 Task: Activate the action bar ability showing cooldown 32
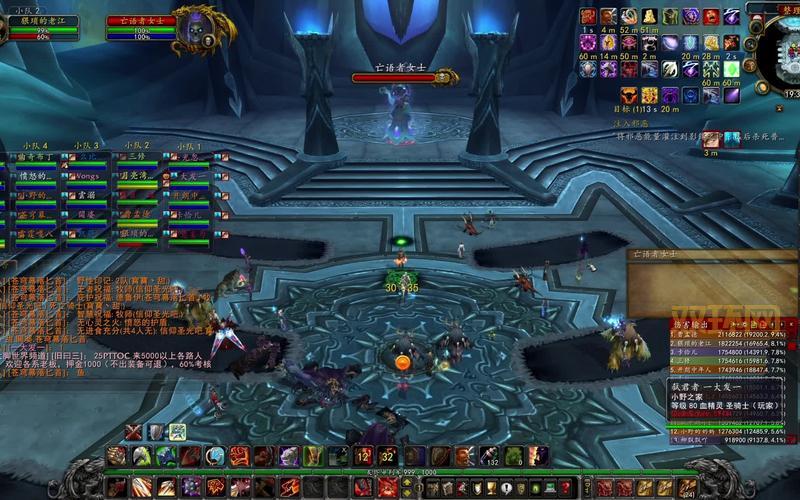(388, 456)
